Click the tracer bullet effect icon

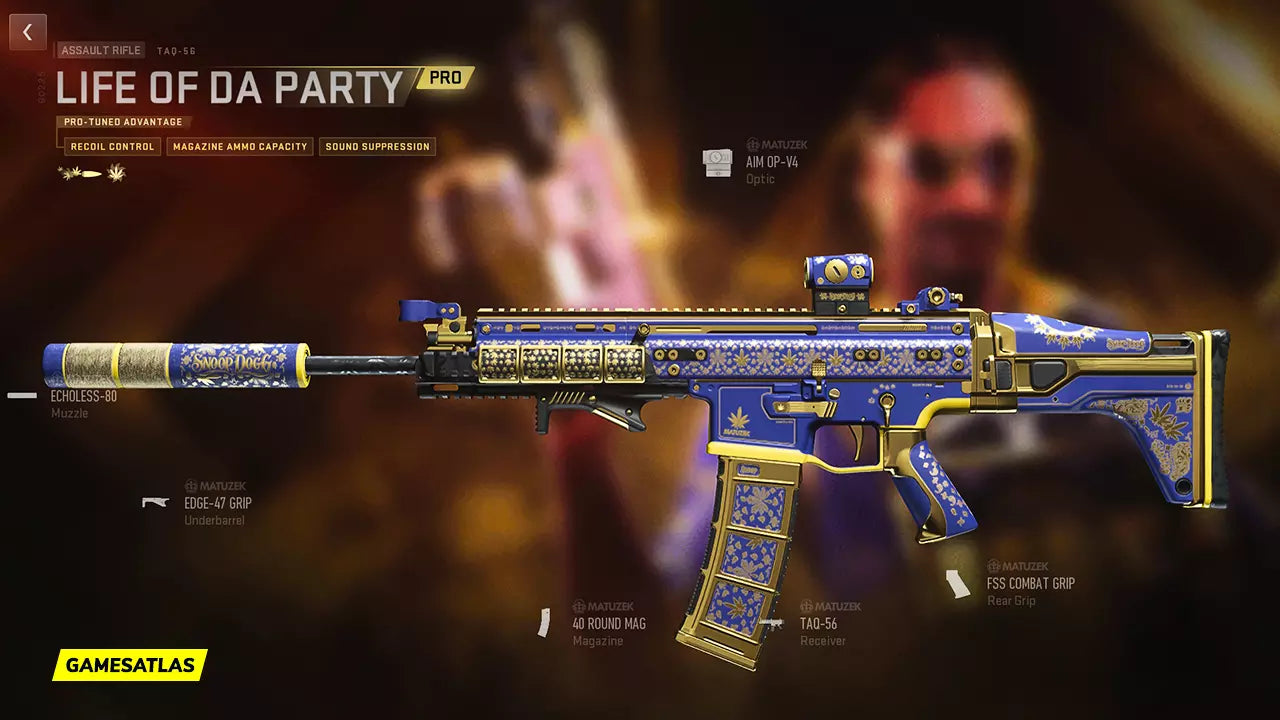click(x=92, y=174)
